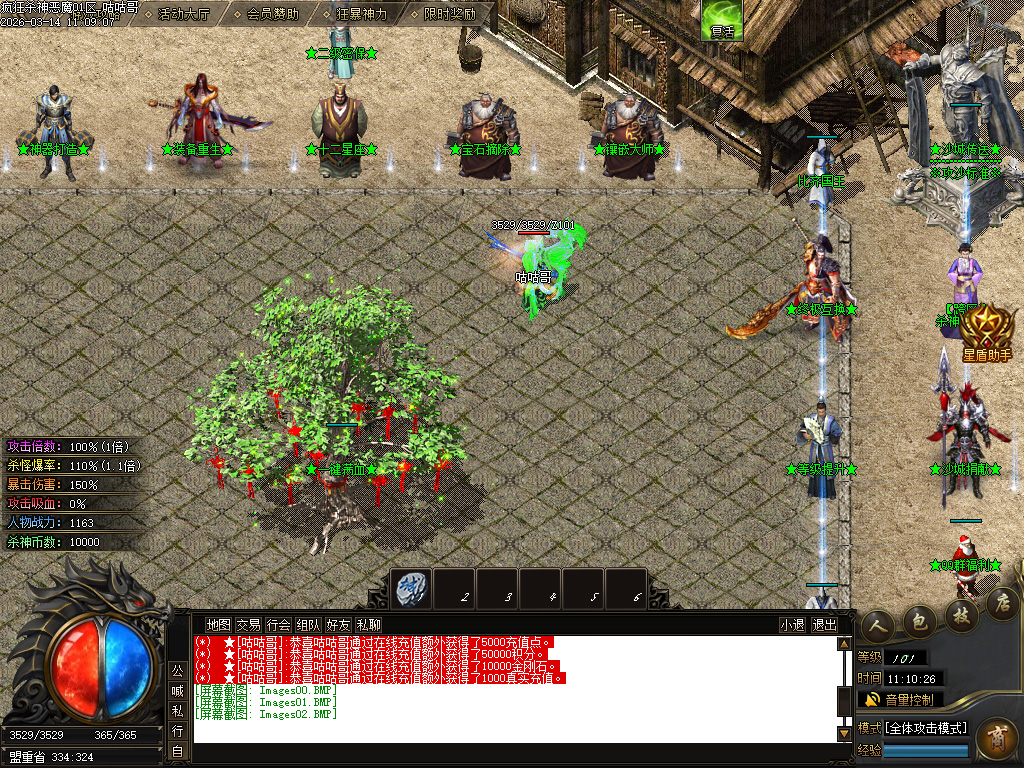The width and height of the screenshot is (1024, 768).
Task: Open the 限时奖励 timed rewards menu
Action: 449,14
